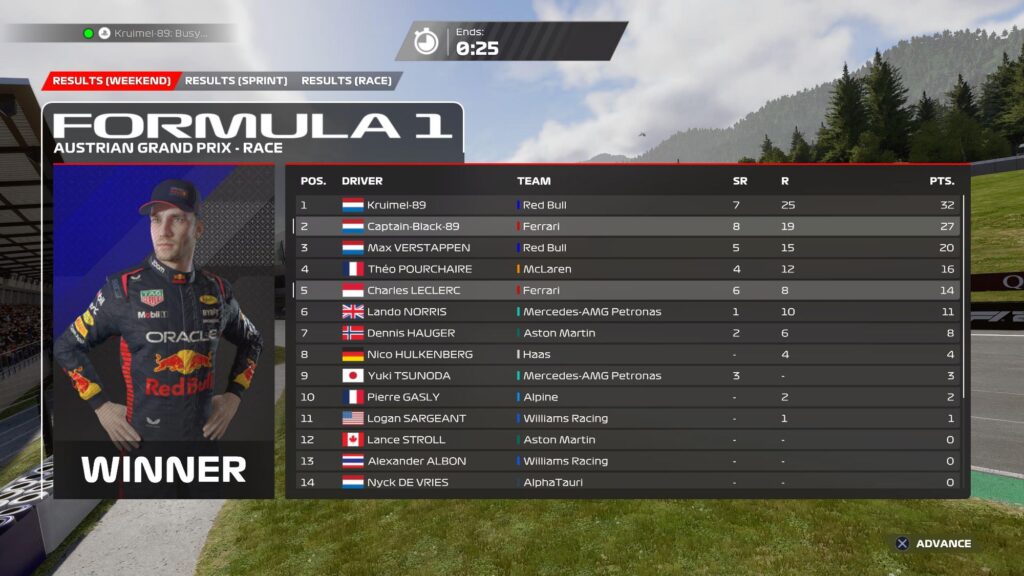
Task: Select Max Verstappen's row
Action: (627, 247)
